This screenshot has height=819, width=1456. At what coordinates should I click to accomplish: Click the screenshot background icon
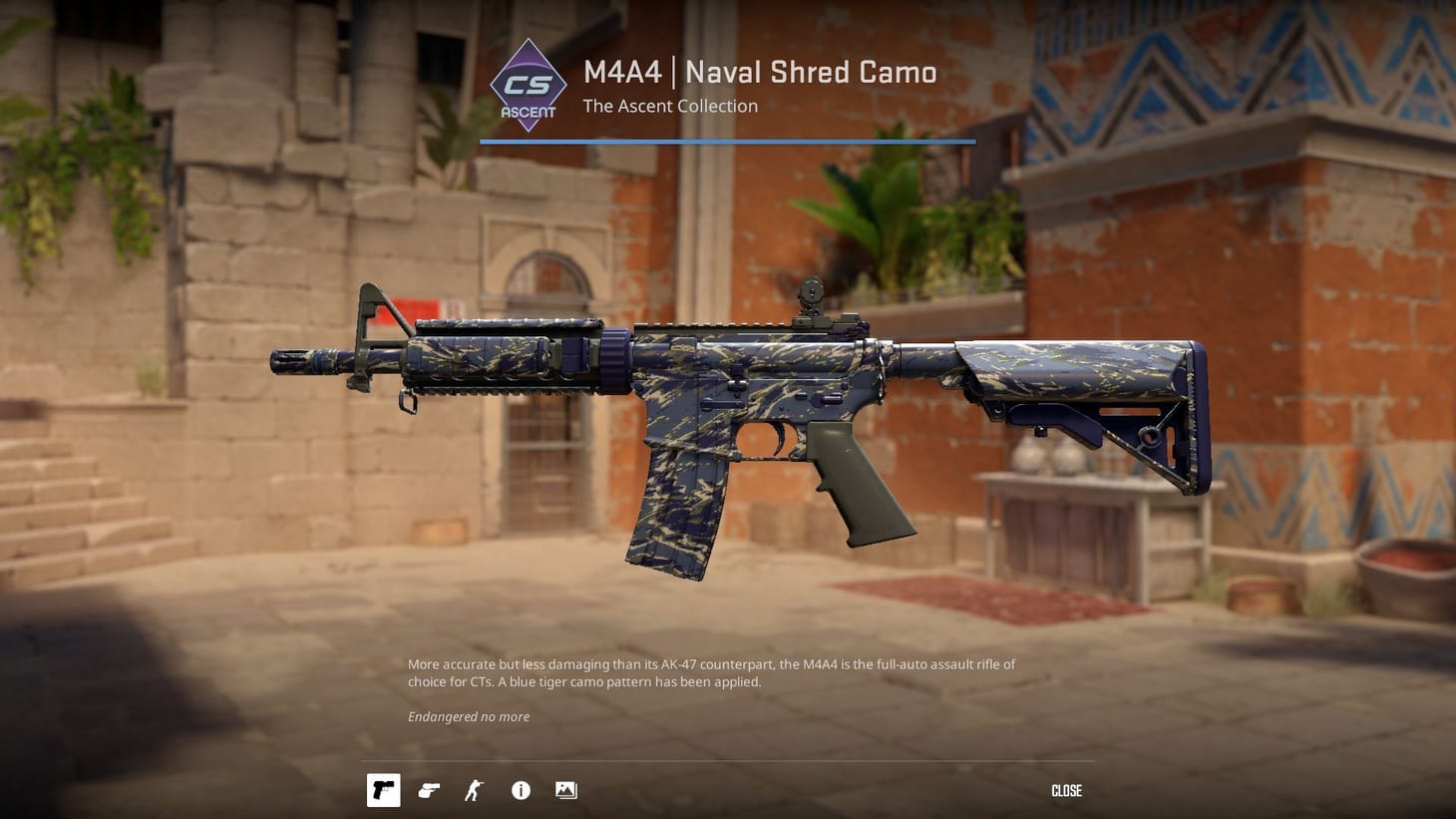point(565,789)
